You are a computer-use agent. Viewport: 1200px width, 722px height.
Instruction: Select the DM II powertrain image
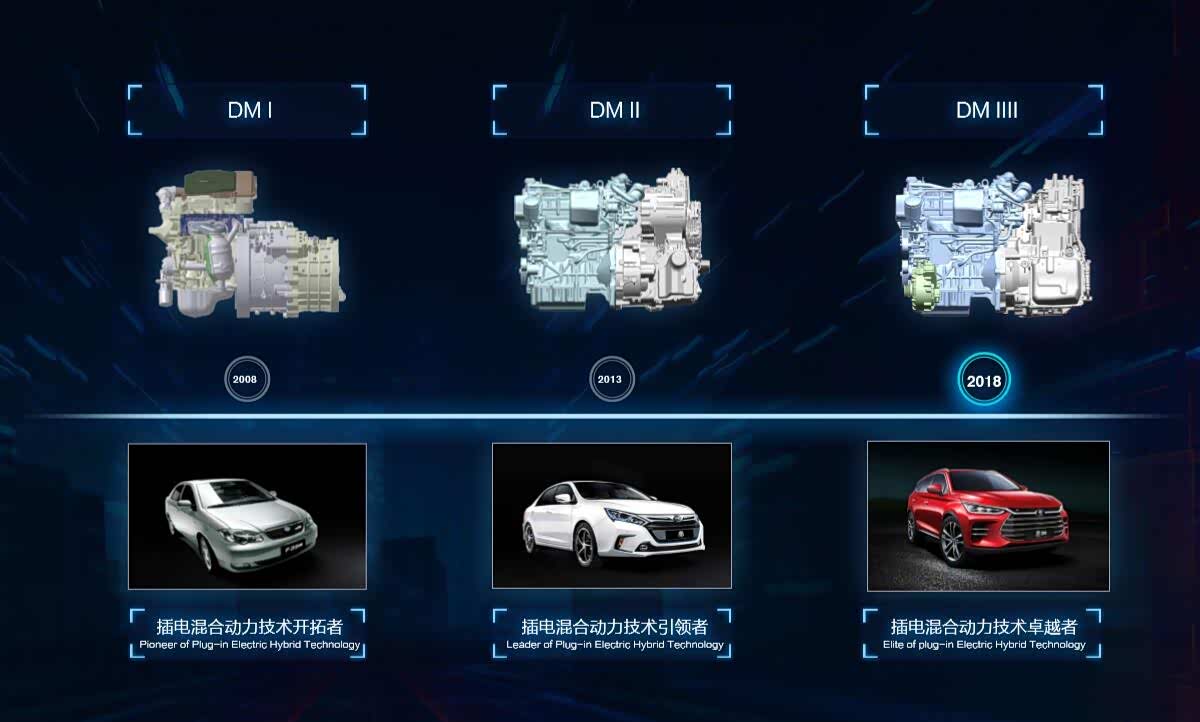click(610, 243)
